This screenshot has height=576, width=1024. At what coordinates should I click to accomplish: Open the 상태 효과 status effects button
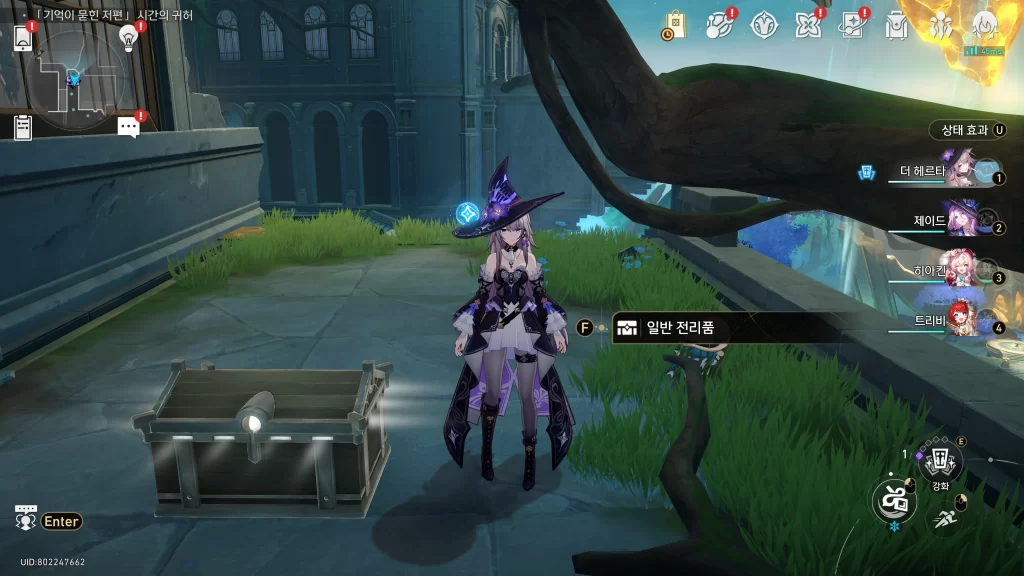(x=964, y=130)
